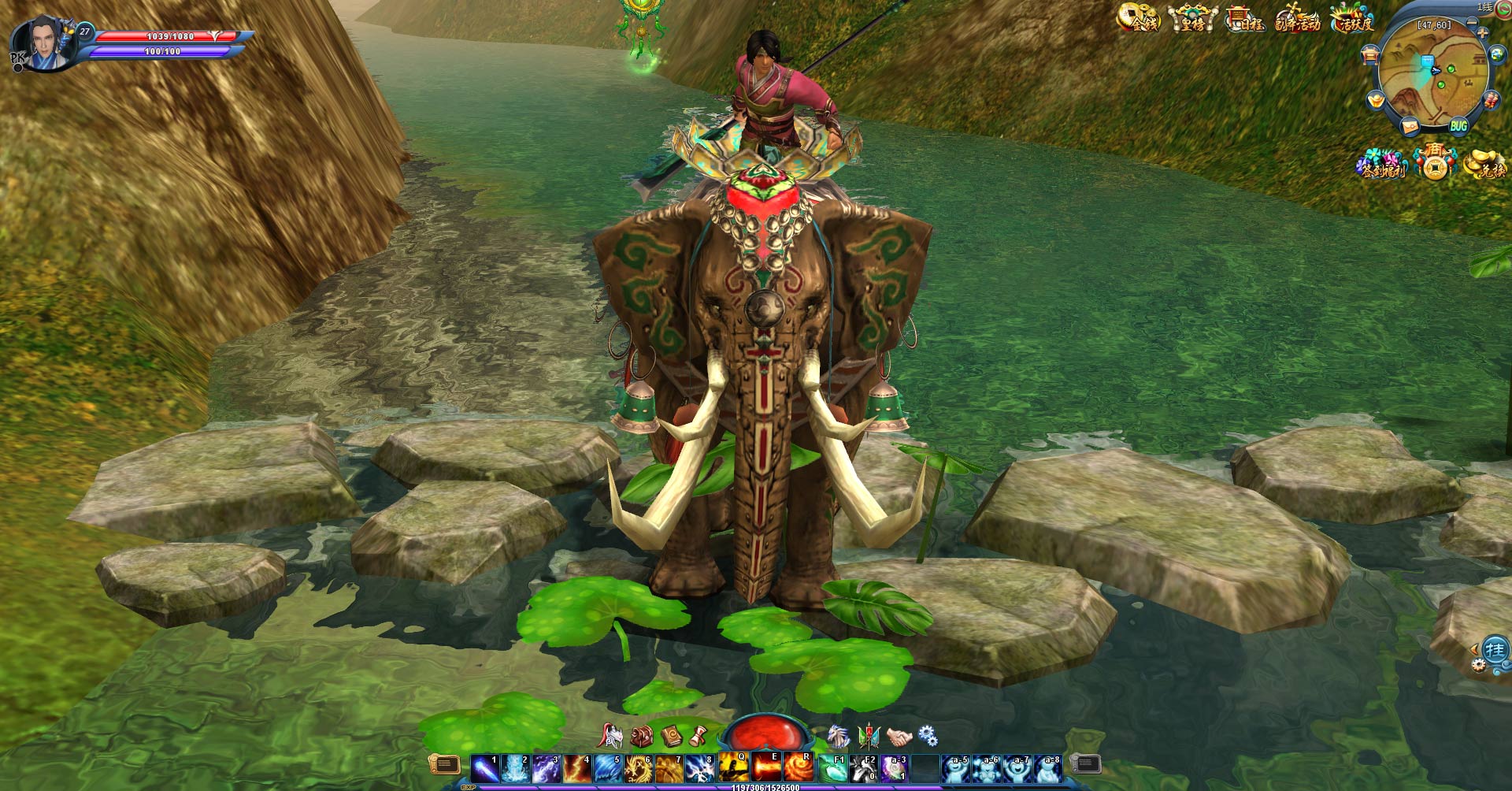This screenshot has width=1512, height=791.
Task: Open the 金钱 gold coins menu
Action: [x=1139, y=18]
